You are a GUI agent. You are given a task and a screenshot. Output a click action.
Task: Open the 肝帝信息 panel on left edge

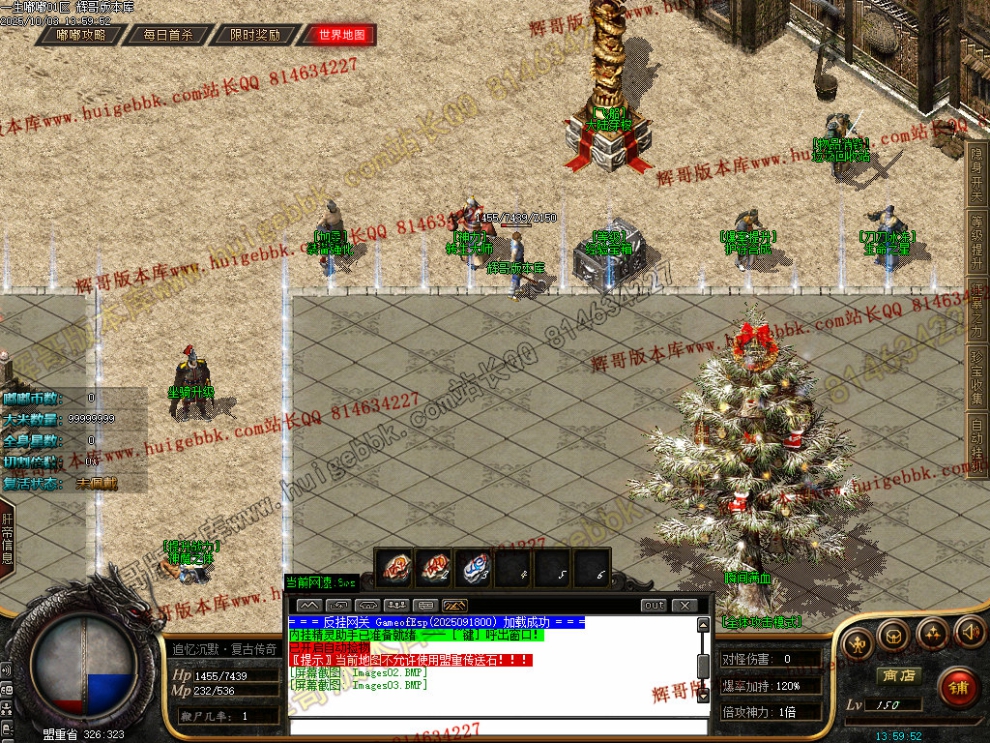coord(8,540)
